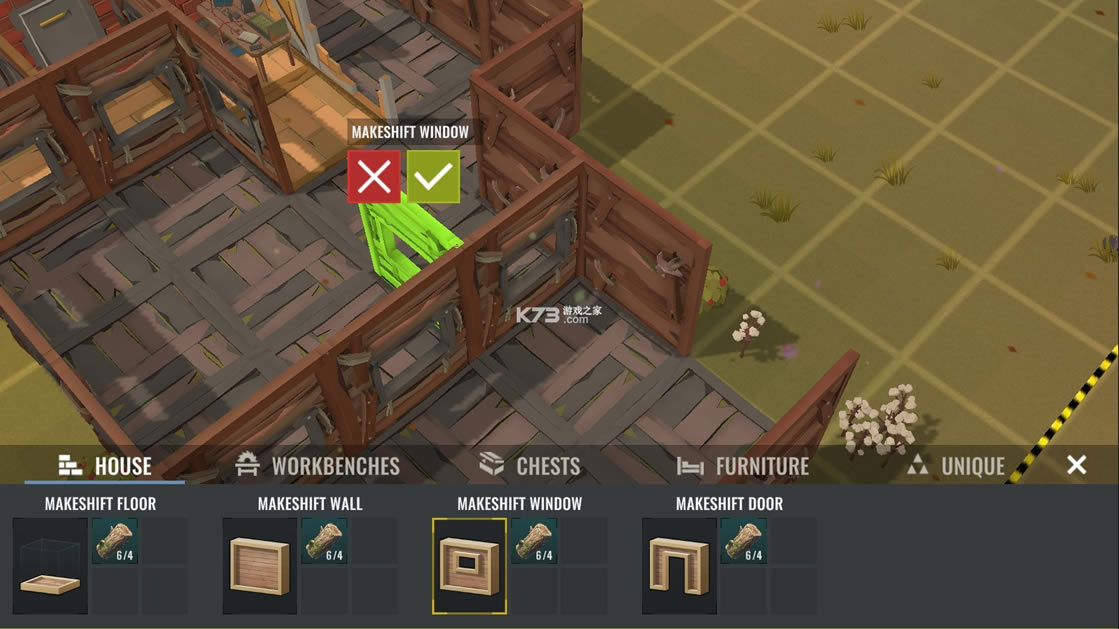Open the Workbenches tab
Image resolution: width=1119 pixels, height=629 pixels.
click(317, 466)
